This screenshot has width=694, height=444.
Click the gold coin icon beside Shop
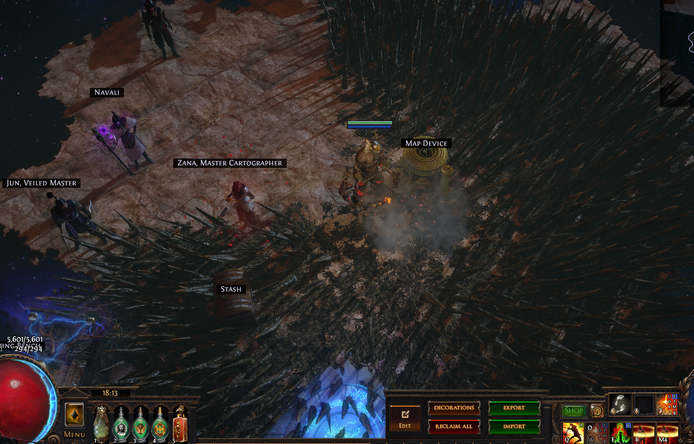pos(596,410)
